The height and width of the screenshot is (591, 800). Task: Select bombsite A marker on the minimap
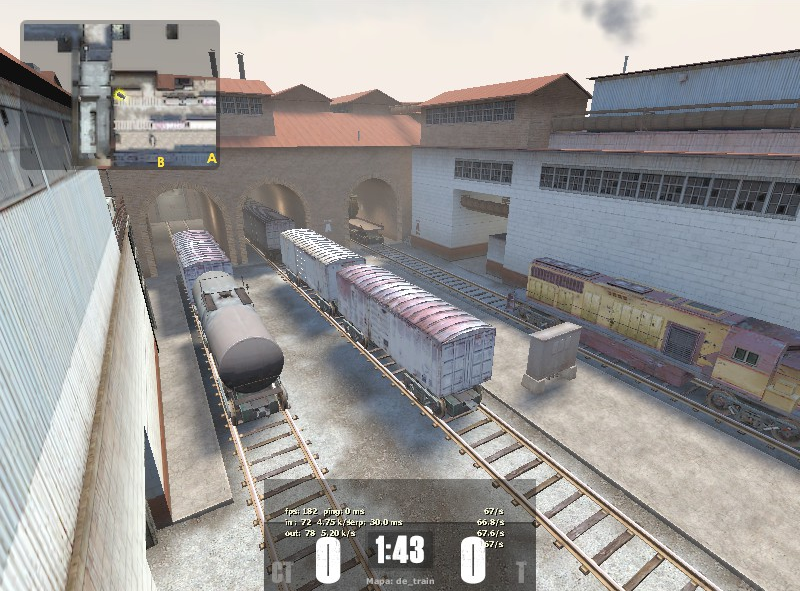click(211, 158)
